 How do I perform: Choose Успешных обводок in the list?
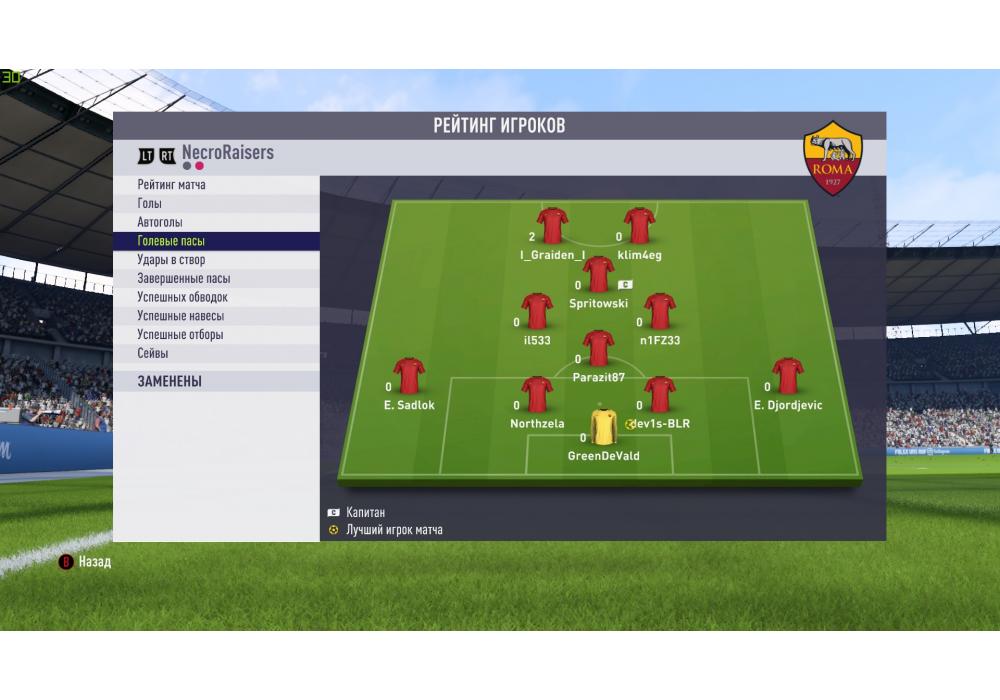[182, 297]
